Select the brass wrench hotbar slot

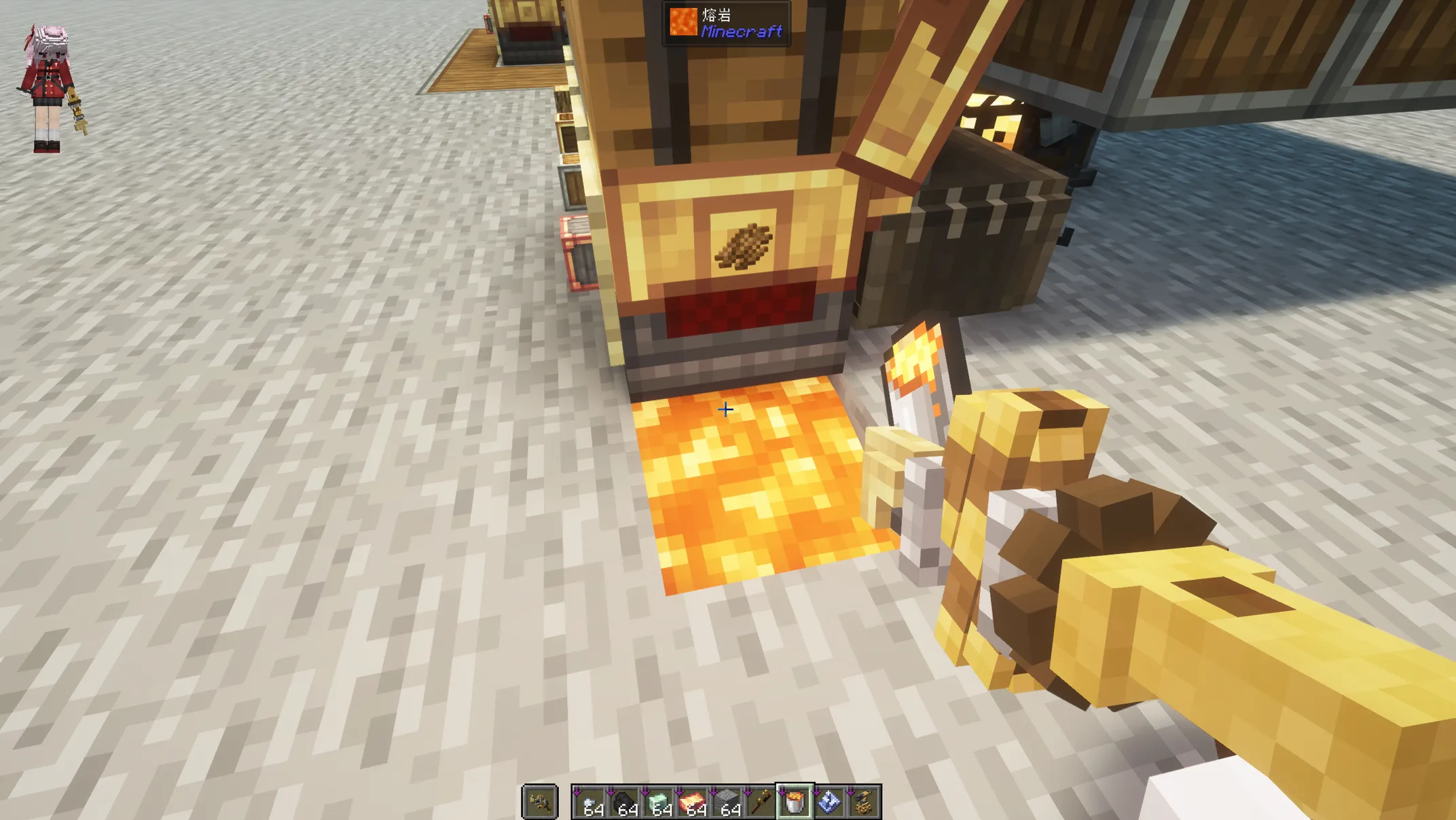coord(761,802)
